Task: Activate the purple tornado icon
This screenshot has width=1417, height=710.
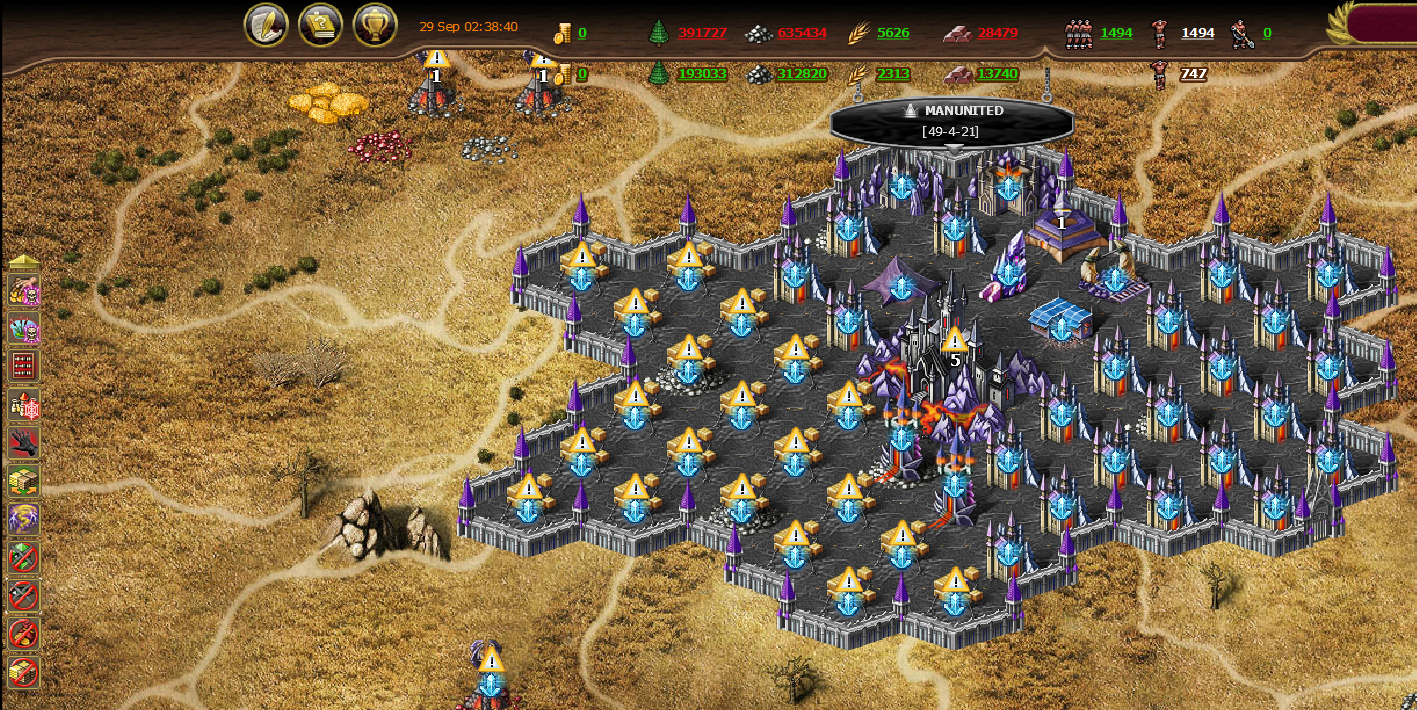Action: click(x=23, y=519)
